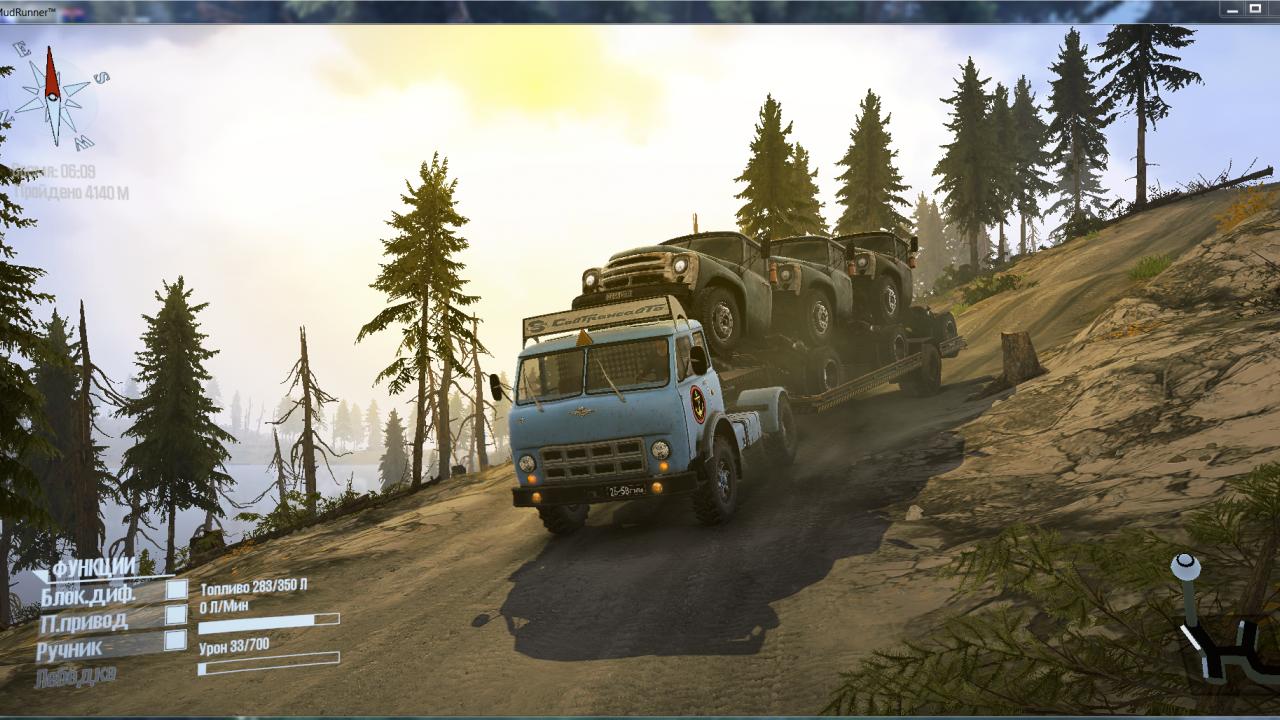The image size is (1280, 720).
Task: Enable the П.привод all-wheel drive checkbox
Action: coord(176,615)
